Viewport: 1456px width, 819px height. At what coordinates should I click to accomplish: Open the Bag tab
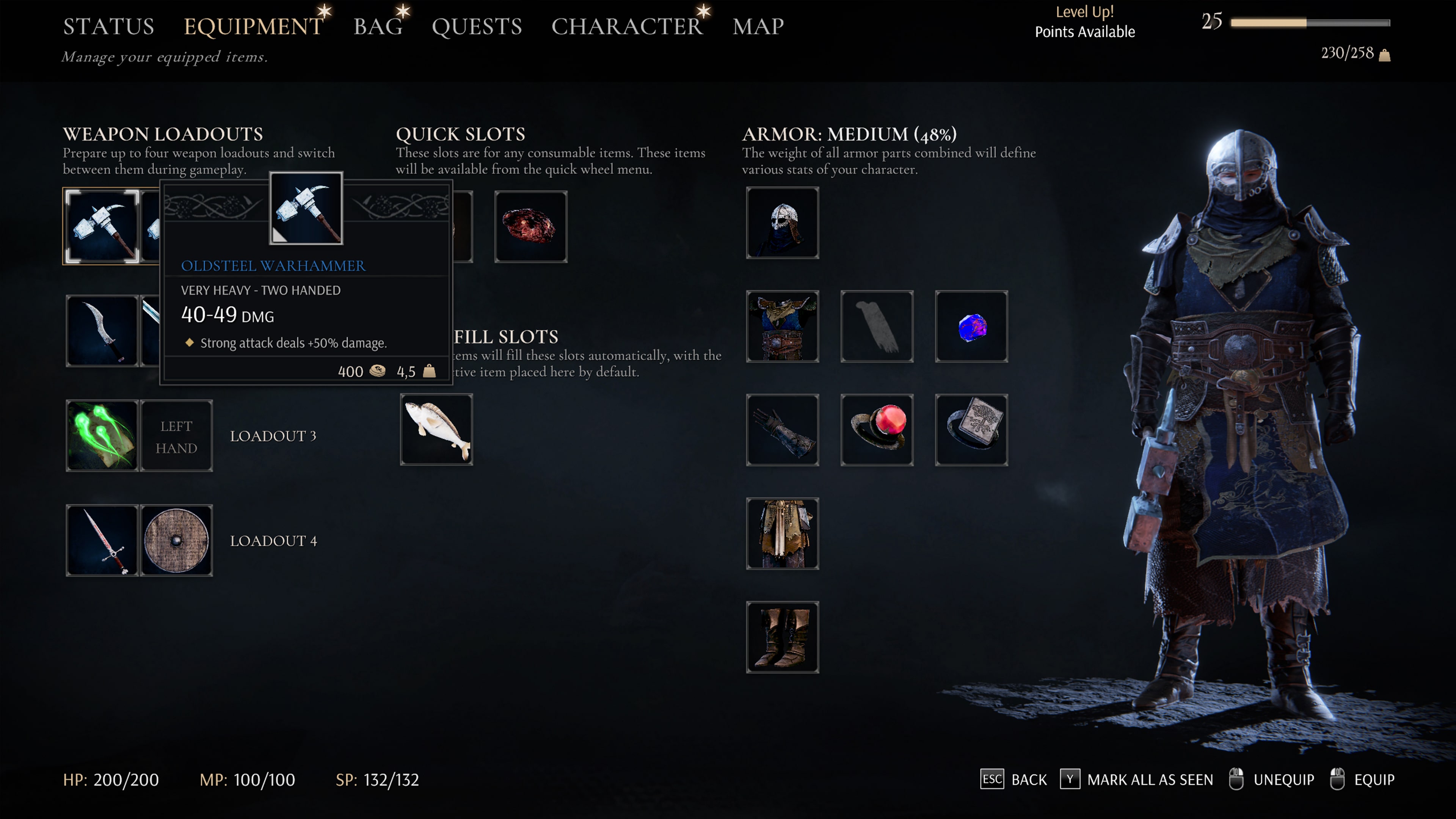pyautogui.click(x=378, y=27)
